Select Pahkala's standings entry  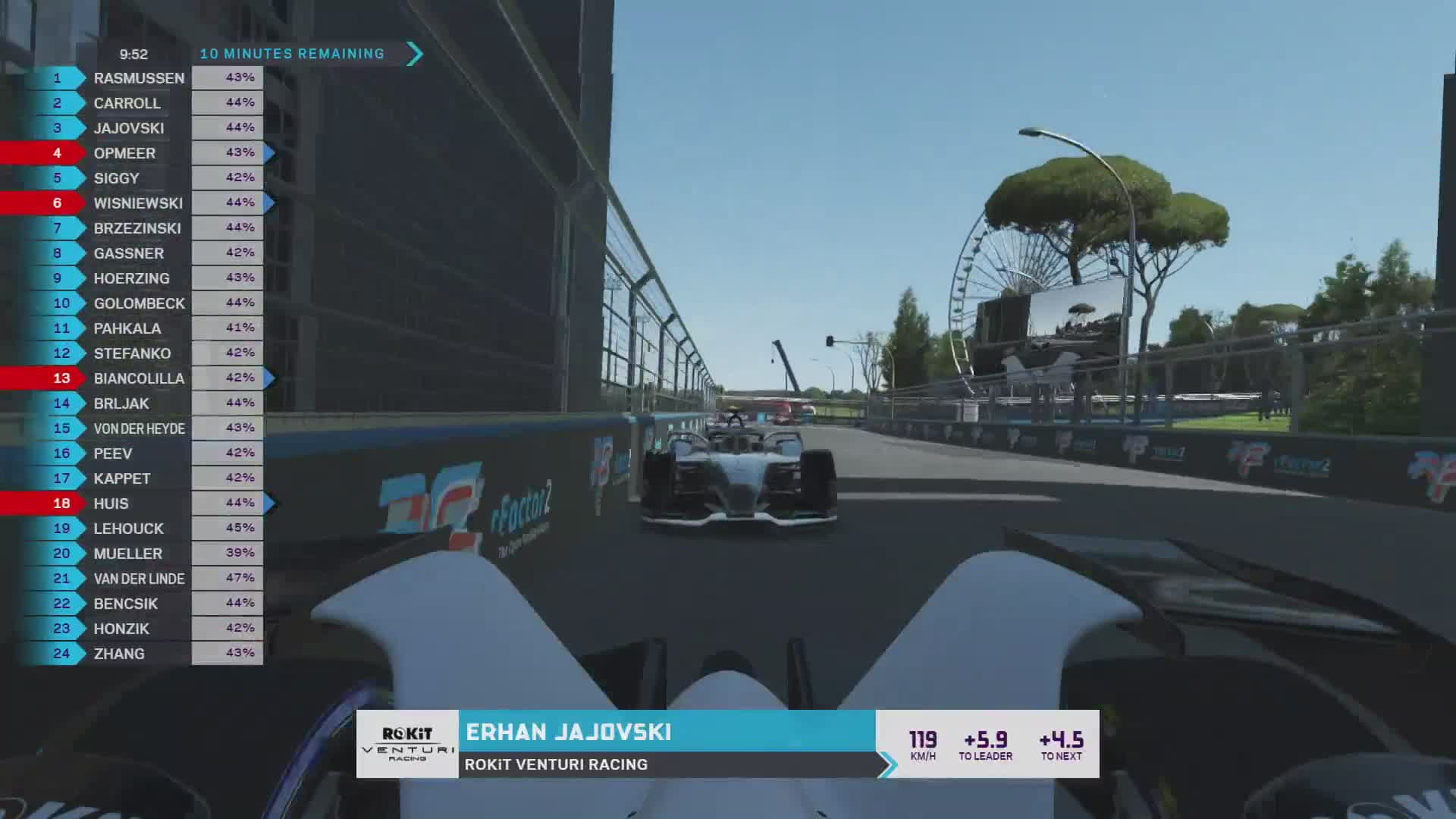point(127,328)
